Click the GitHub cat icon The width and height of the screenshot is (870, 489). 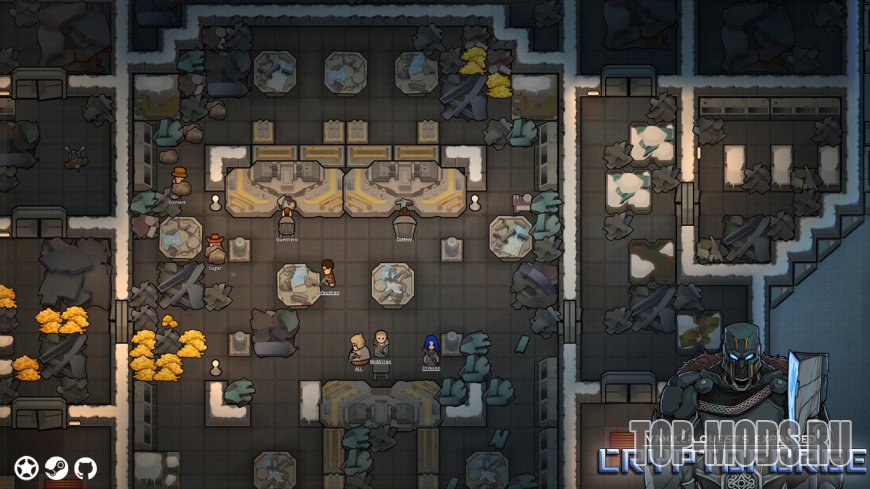(x=86, y=467)
